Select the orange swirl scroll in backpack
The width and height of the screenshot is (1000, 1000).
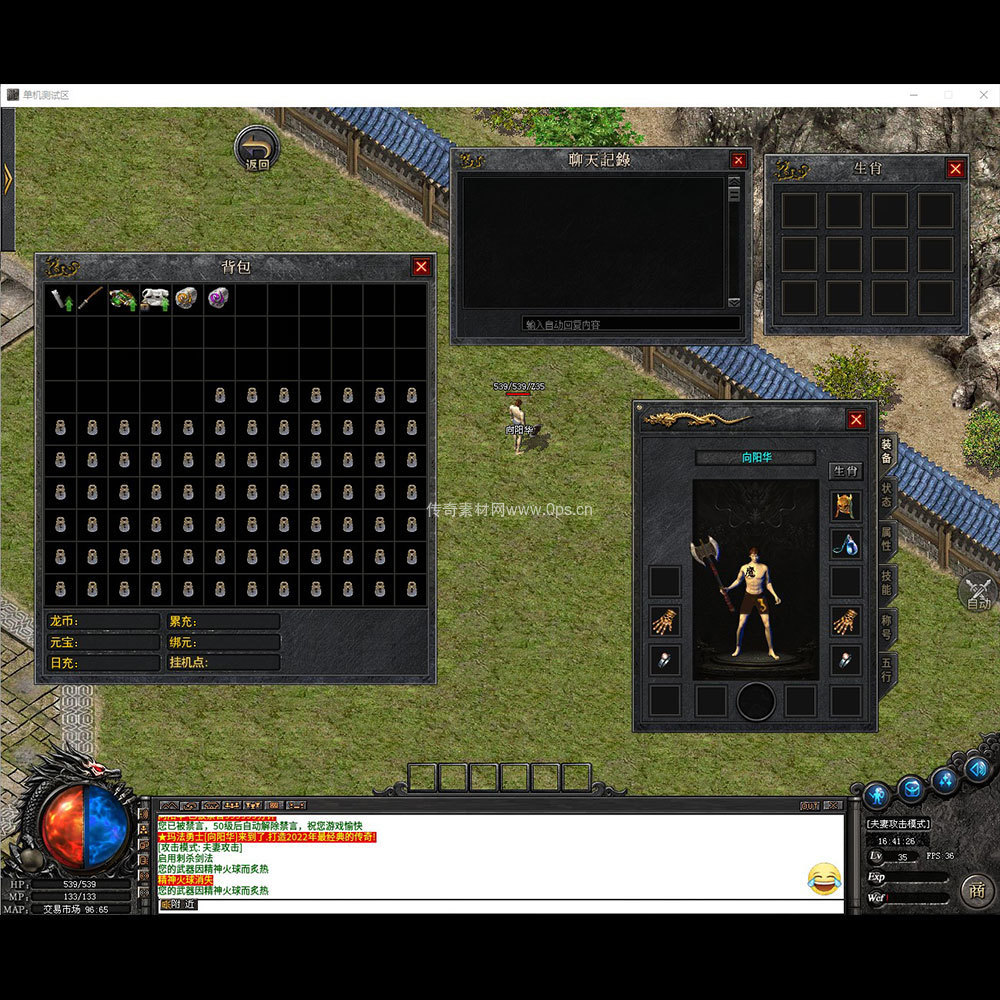coord(186,298)
